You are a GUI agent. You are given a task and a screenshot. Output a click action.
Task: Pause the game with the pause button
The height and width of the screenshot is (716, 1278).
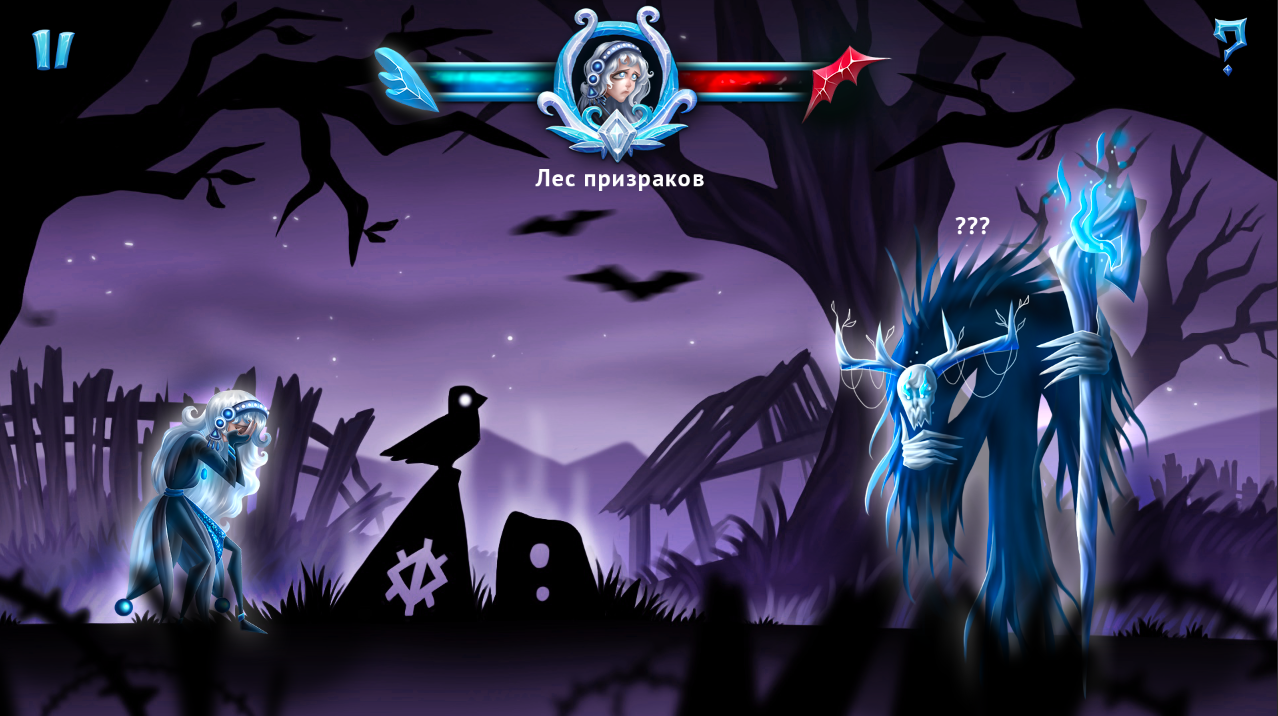pyautogui.click(x=52, y=49)
